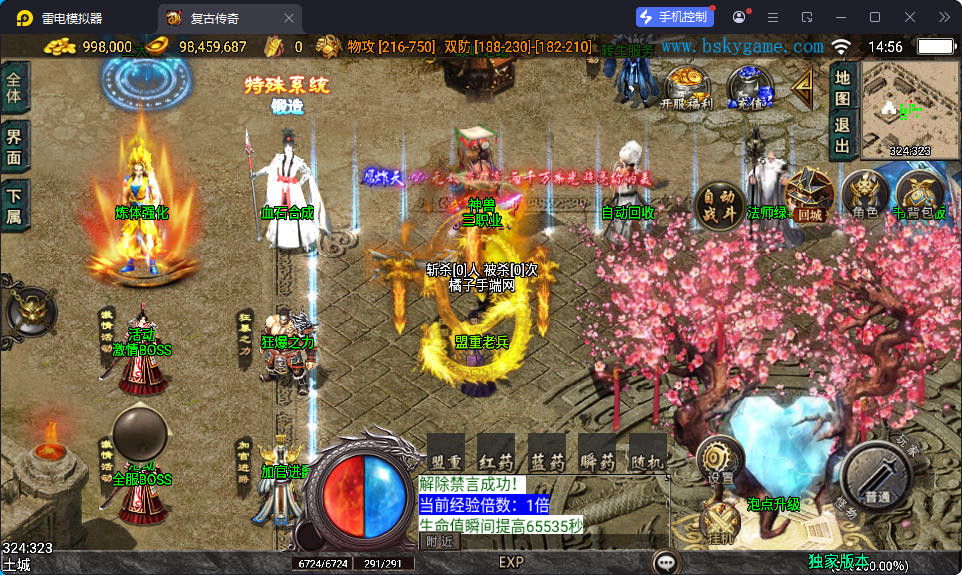Close the 复古传奇 emulator tab
This screenshot has width=962, height=575.
(x=290, y=17)
